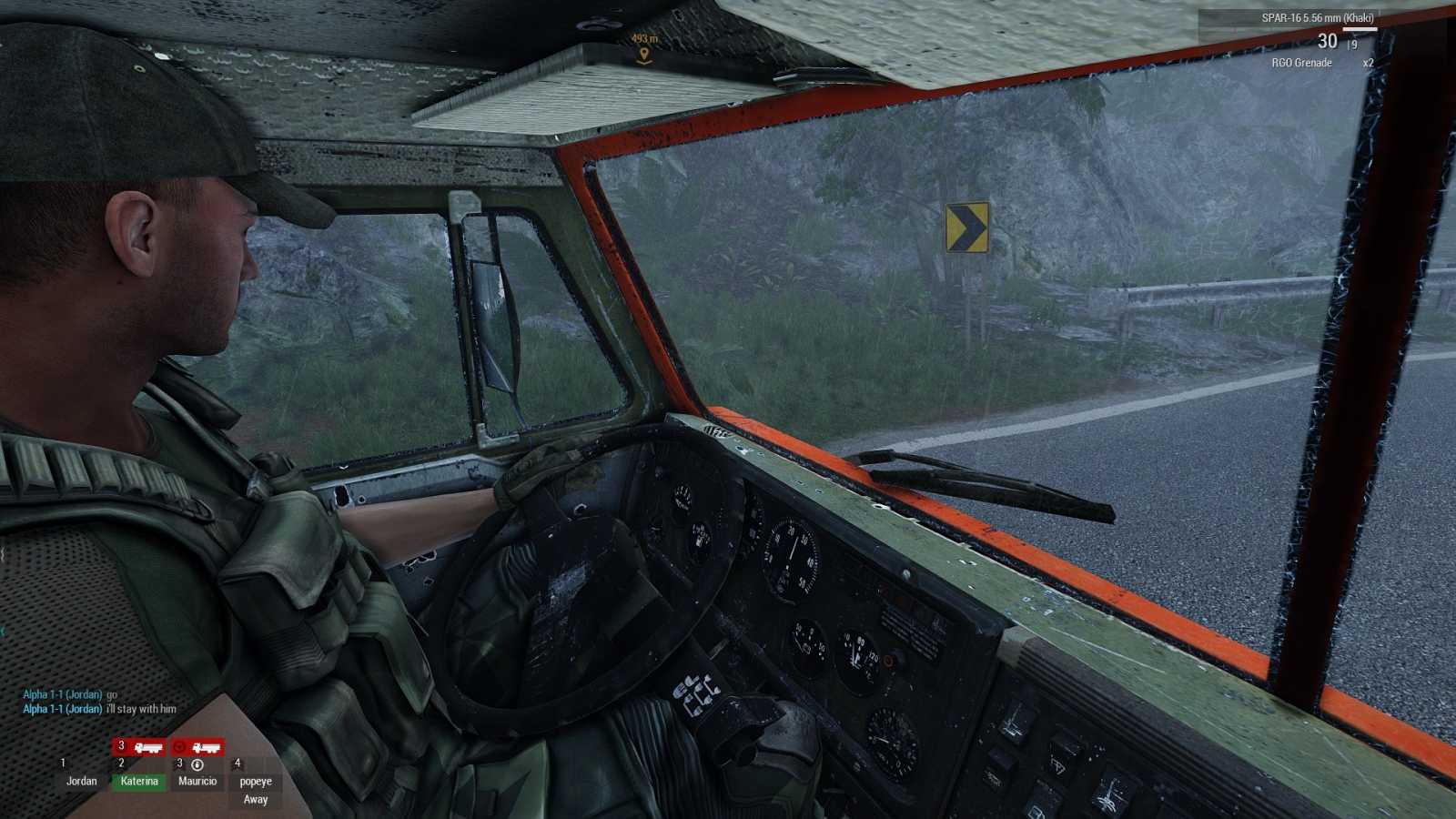Viewport: 1456px width, 819px height.
Task: Click the chat line i'll stay with him
Action: 141,708
